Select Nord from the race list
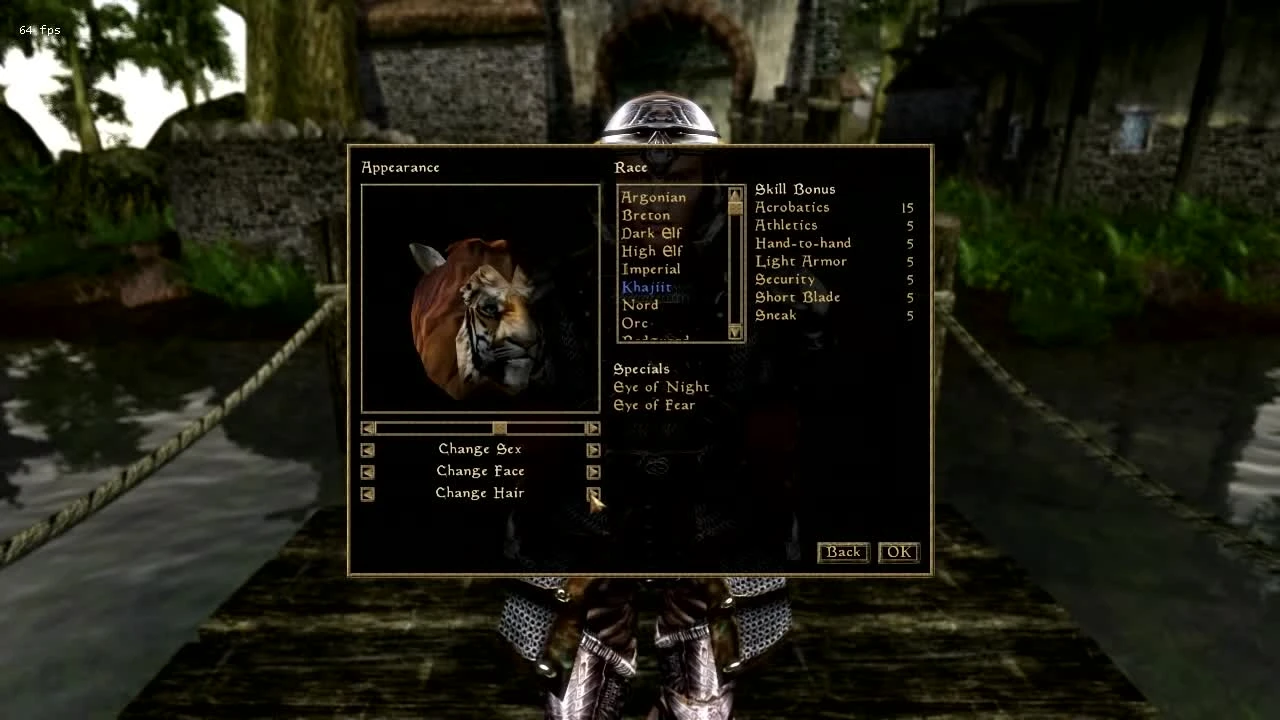Image resolution: width=1280 pixels, height=720 pixels. 640,304
